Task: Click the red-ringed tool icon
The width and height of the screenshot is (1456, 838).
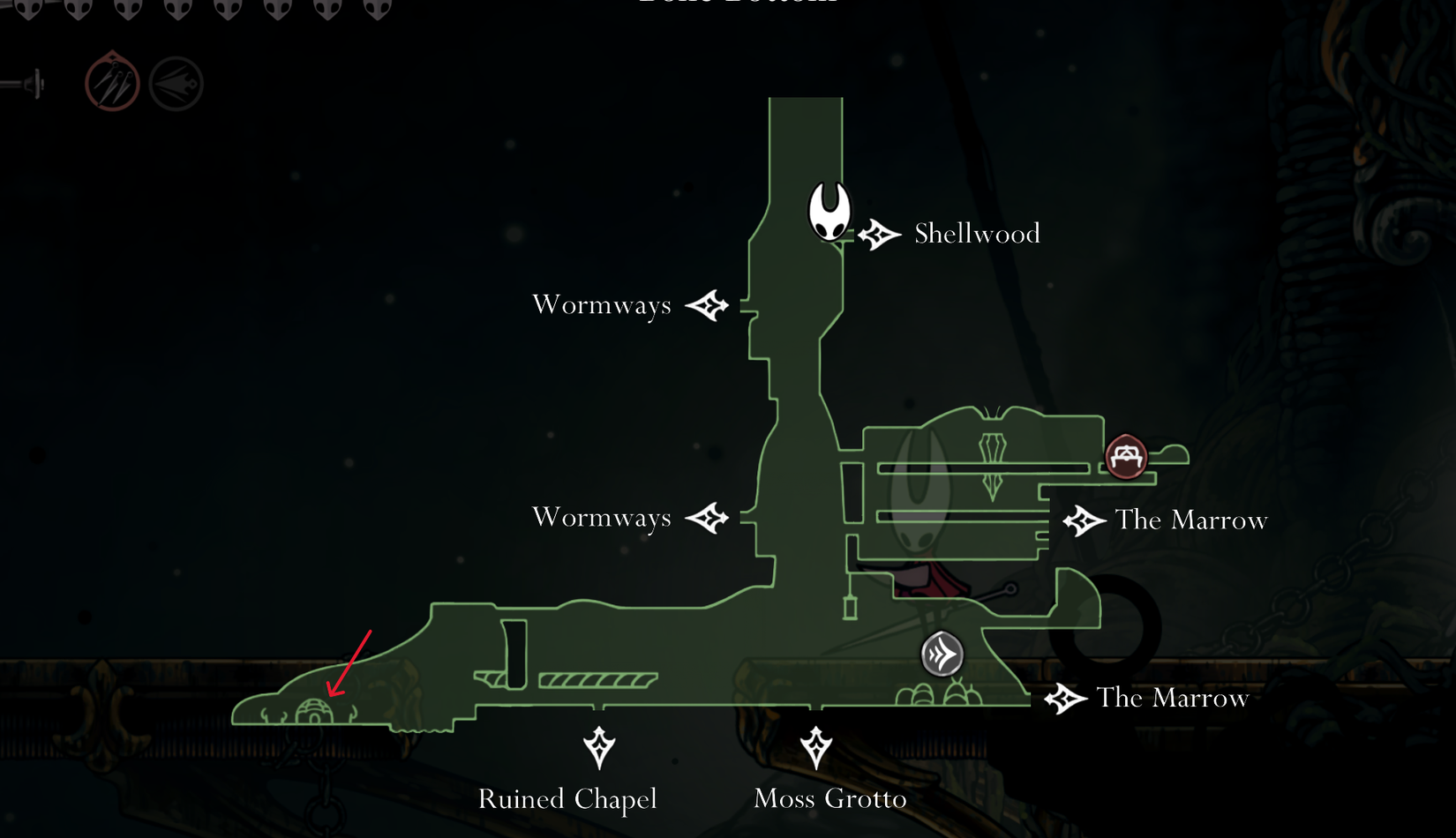Action: click(x=112, y=84)
